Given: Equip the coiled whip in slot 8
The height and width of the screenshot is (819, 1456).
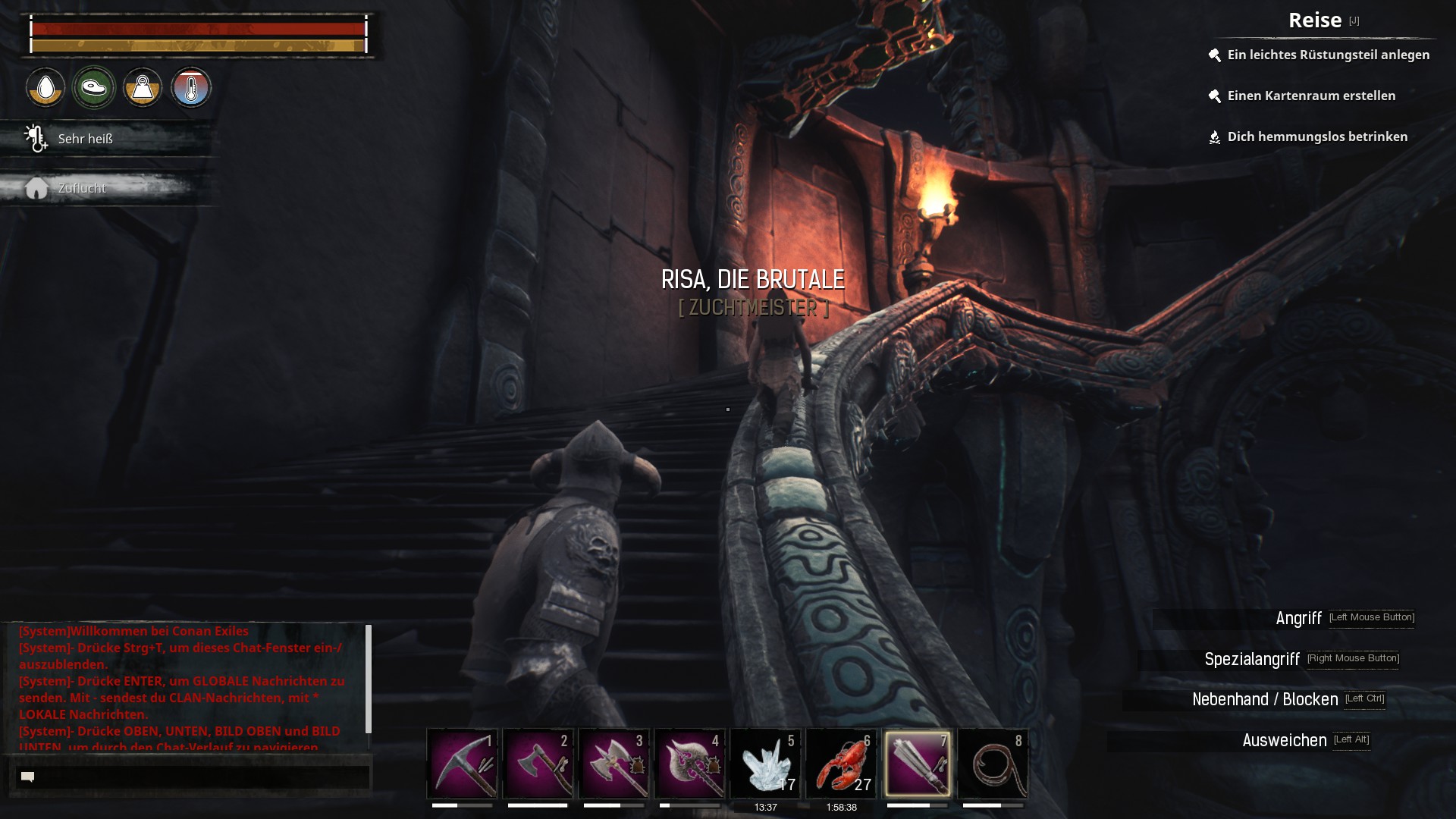Looking at the screenshot, I should click(993, 764).
